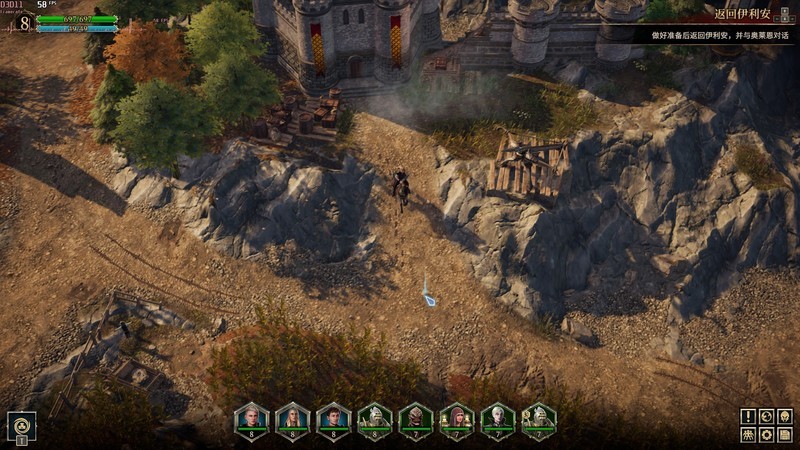Click the save game floppy disk icon
This screenshot has height=450, width=800.
pos(784,434)
